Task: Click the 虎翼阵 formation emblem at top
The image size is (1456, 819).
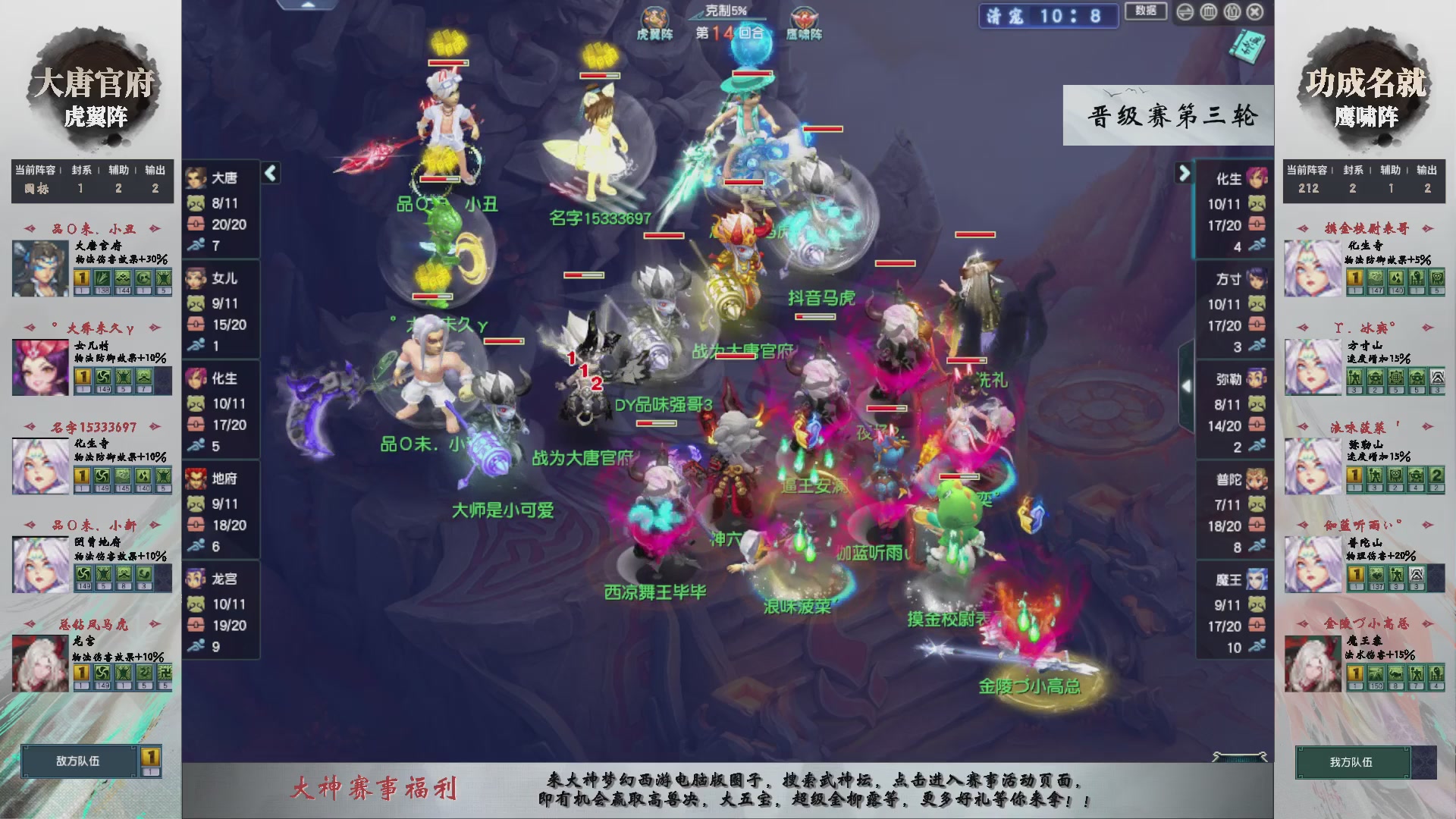Action: click(x=657, y=17)
